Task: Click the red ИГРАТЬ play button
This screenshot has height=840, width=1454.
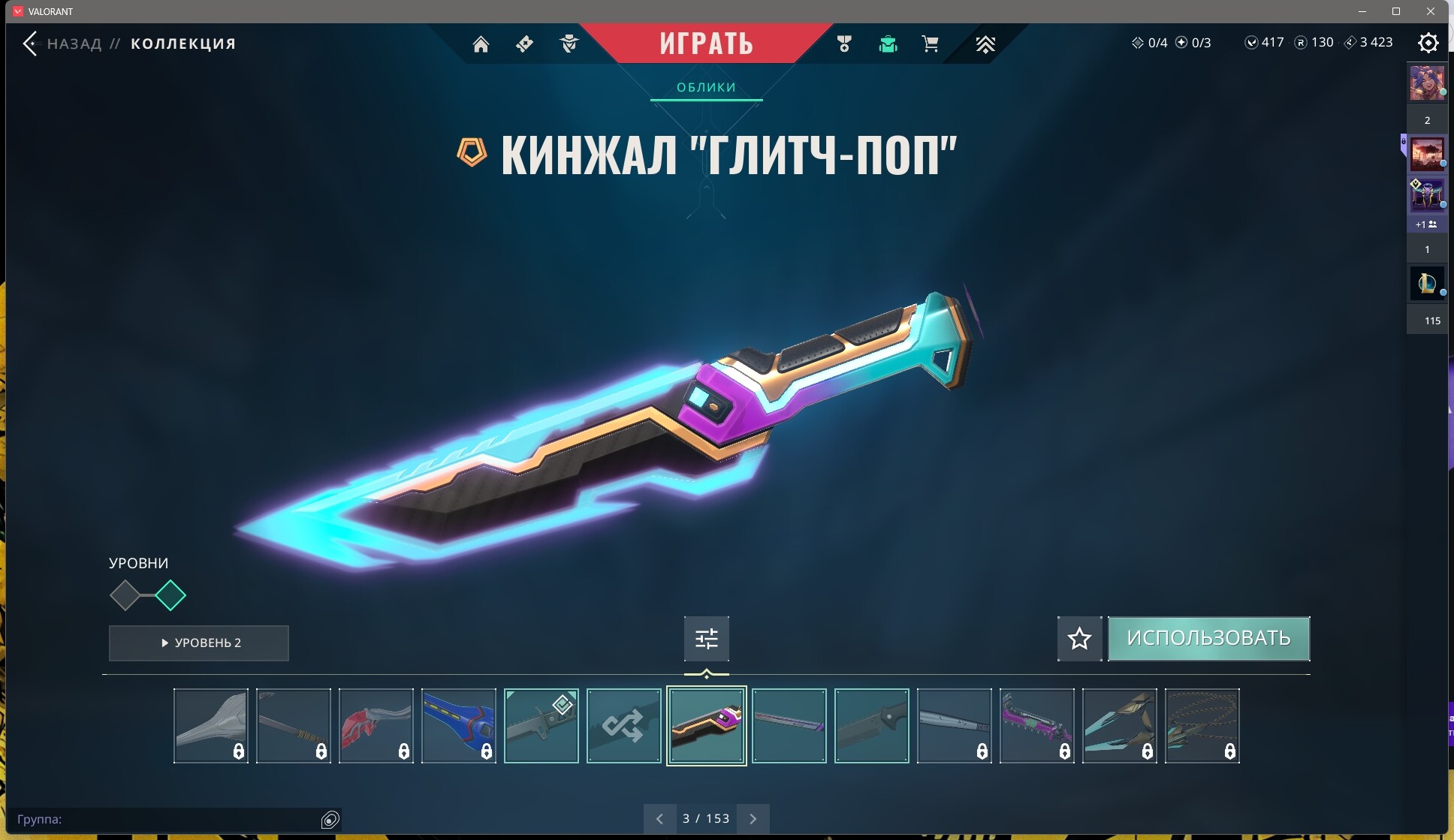Action: 706,44
